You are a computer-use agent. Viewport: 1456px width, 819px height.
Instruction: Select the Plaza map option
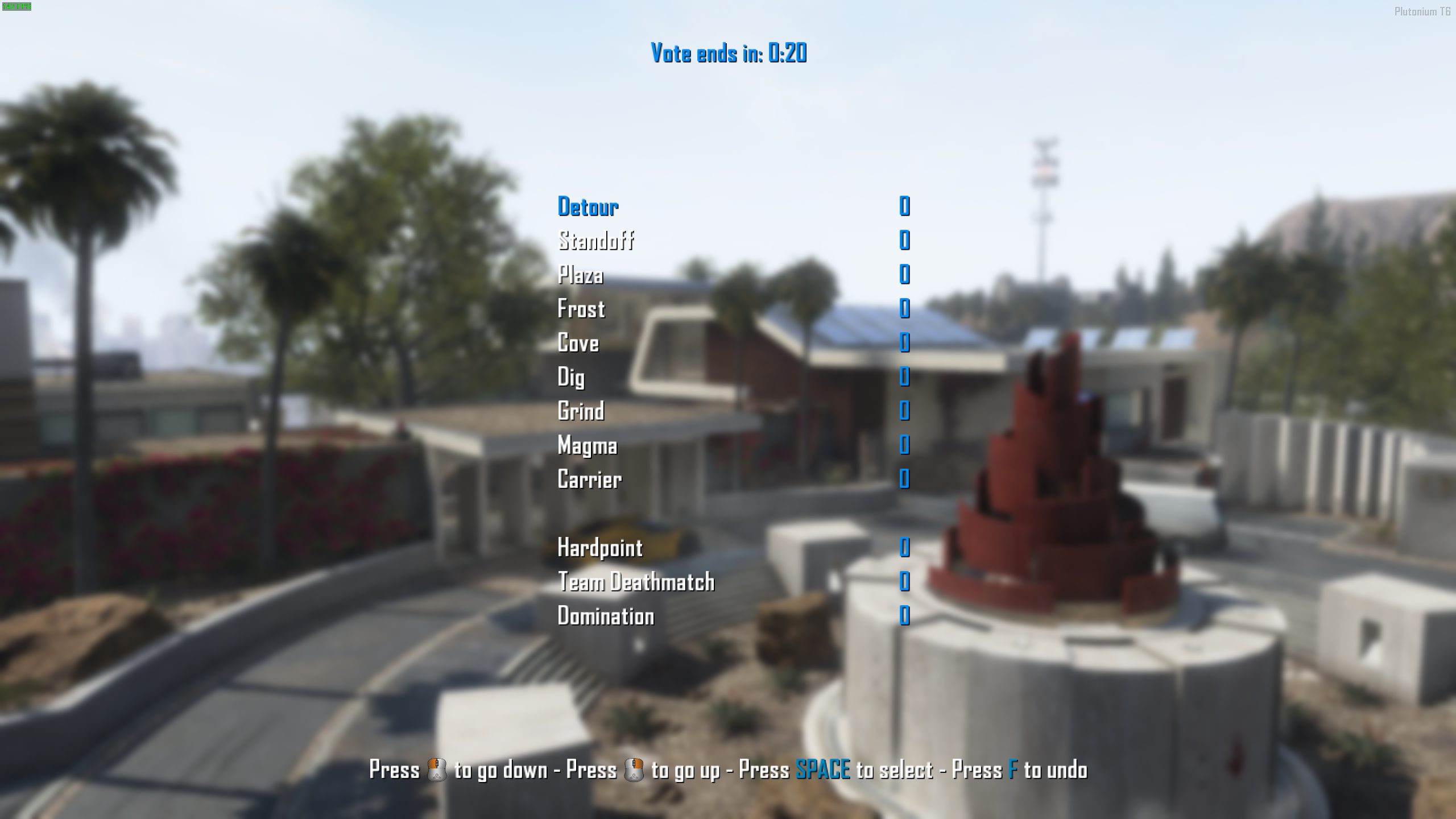(x=580, y=276)
